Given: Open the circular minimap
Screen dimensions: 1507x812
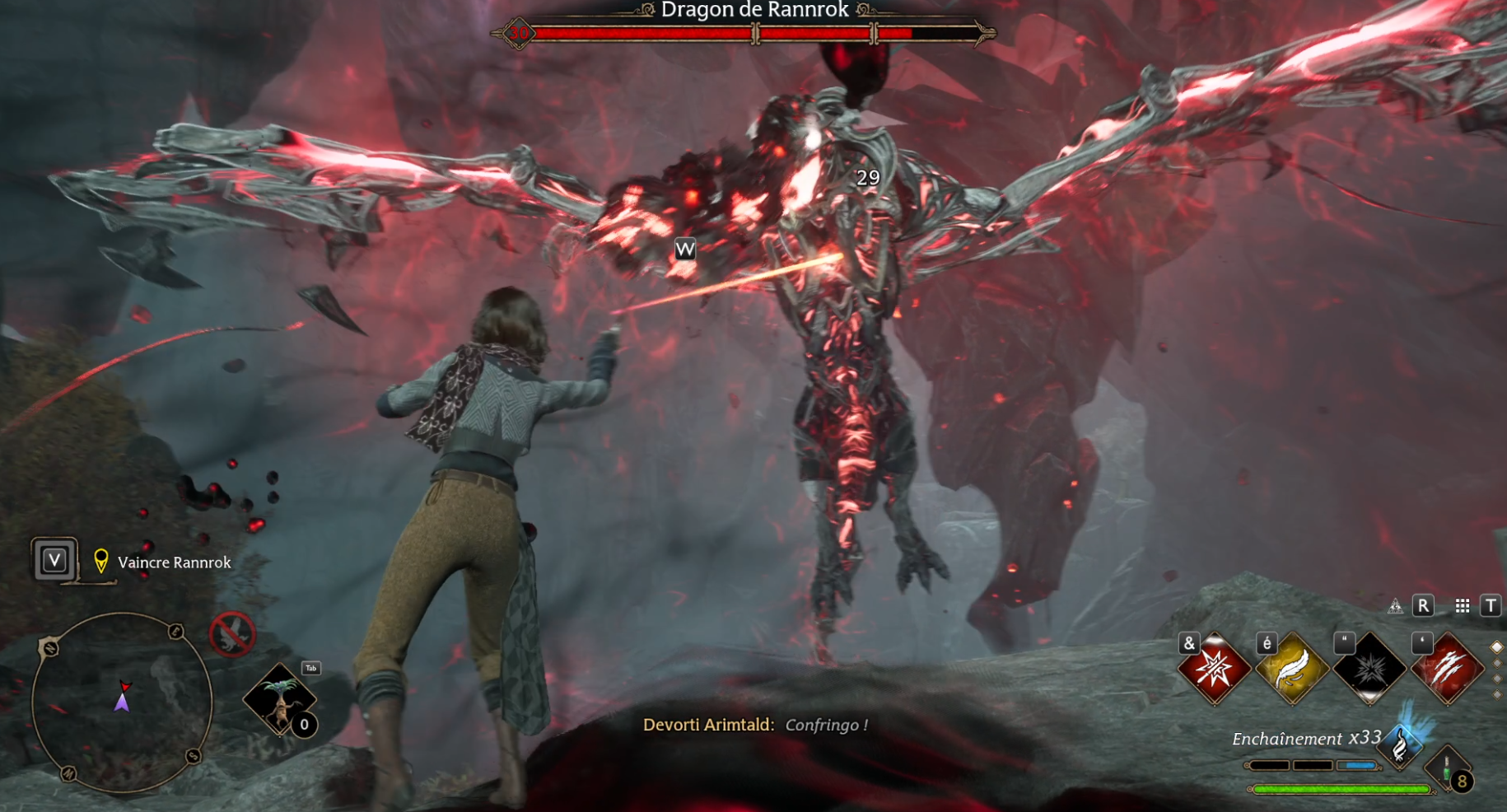Looking at the screenshot, I should (122, 702).
